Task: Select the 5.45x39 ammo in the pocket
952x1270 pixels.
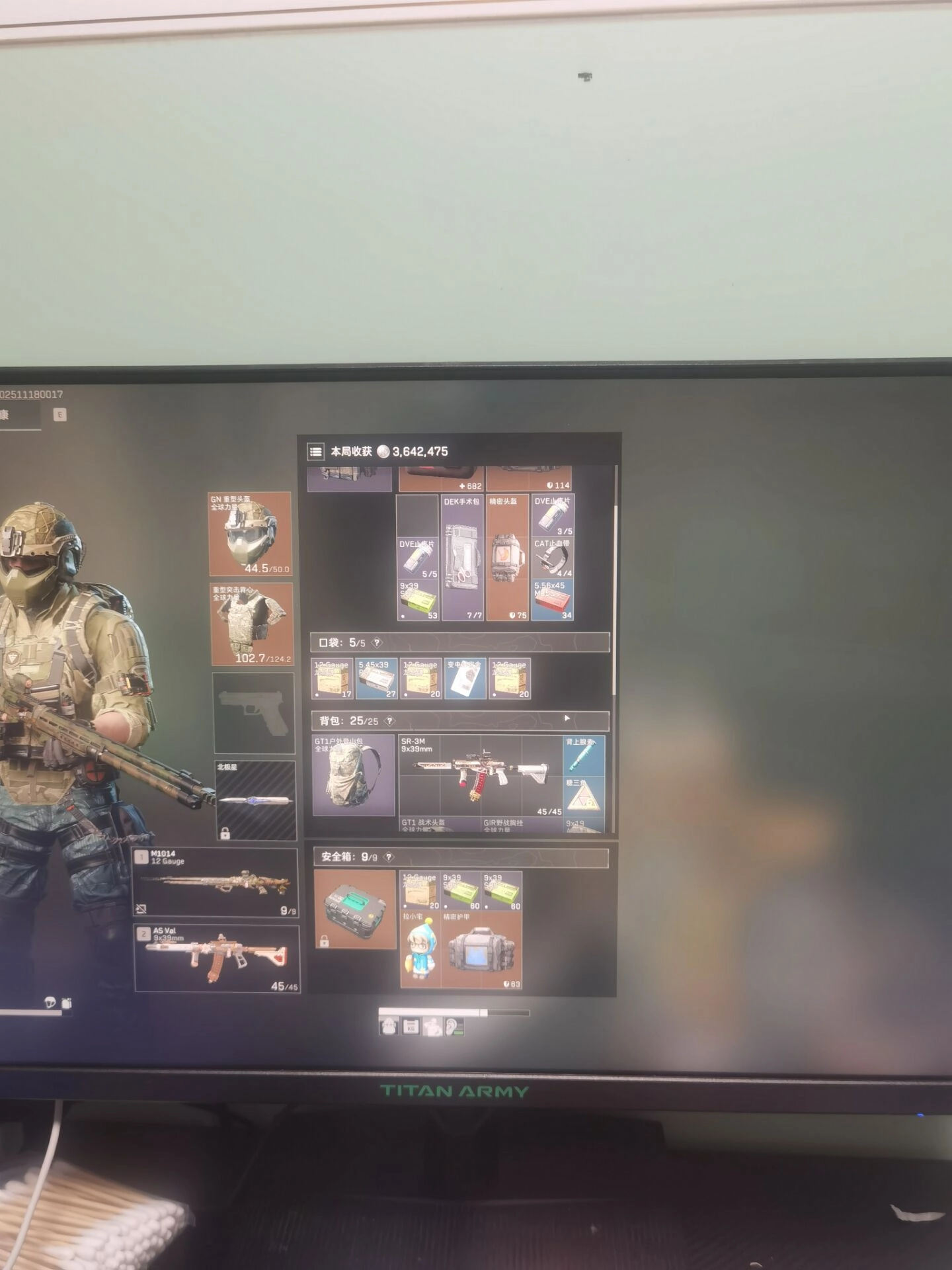Action: pyautogui.click(x=376, y=679)
